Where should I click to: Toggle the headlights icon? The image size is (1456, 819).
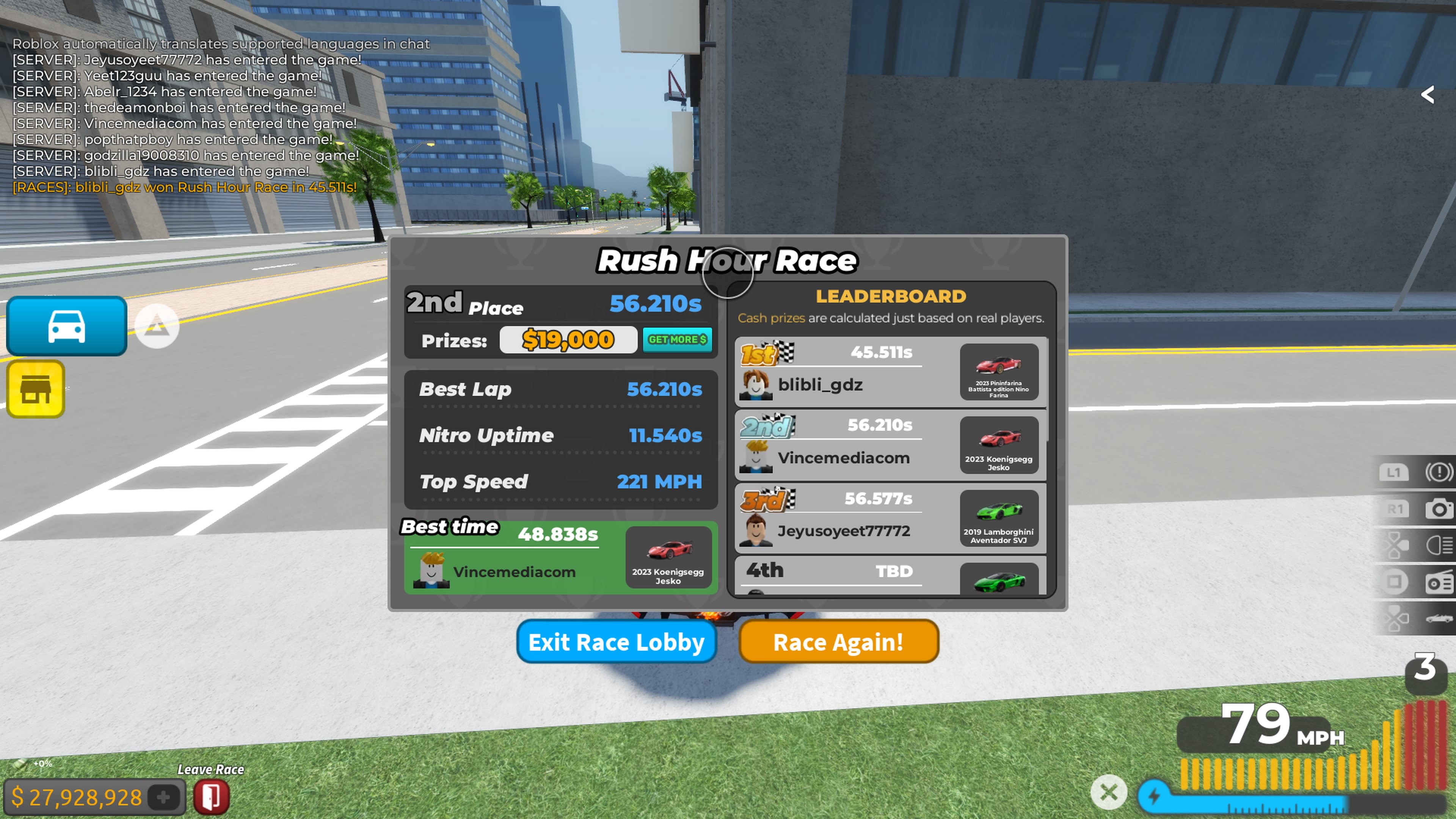pyautogui.click(x=1439, y=546)
